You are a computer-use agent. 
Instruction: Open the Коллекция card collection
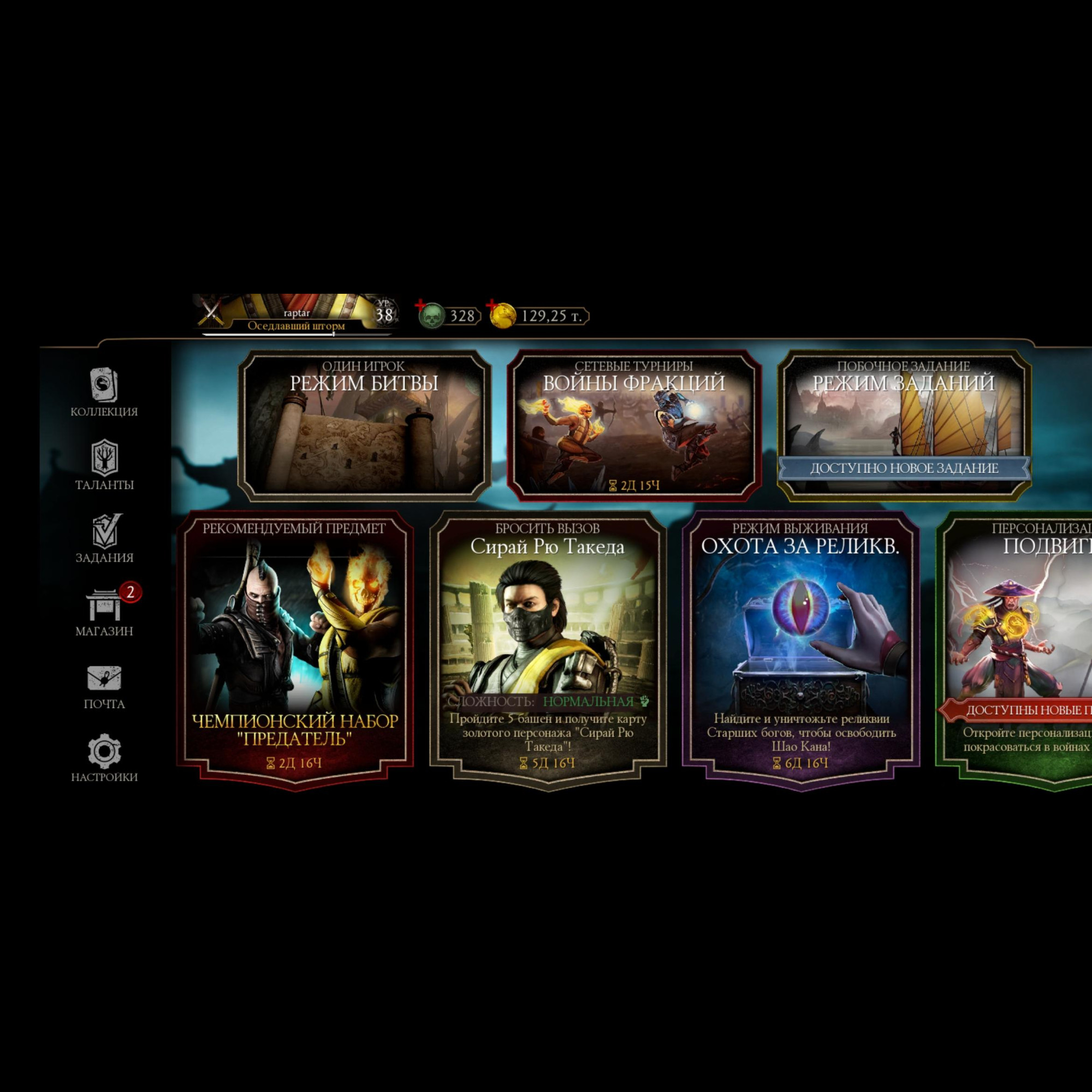(105, 391)
